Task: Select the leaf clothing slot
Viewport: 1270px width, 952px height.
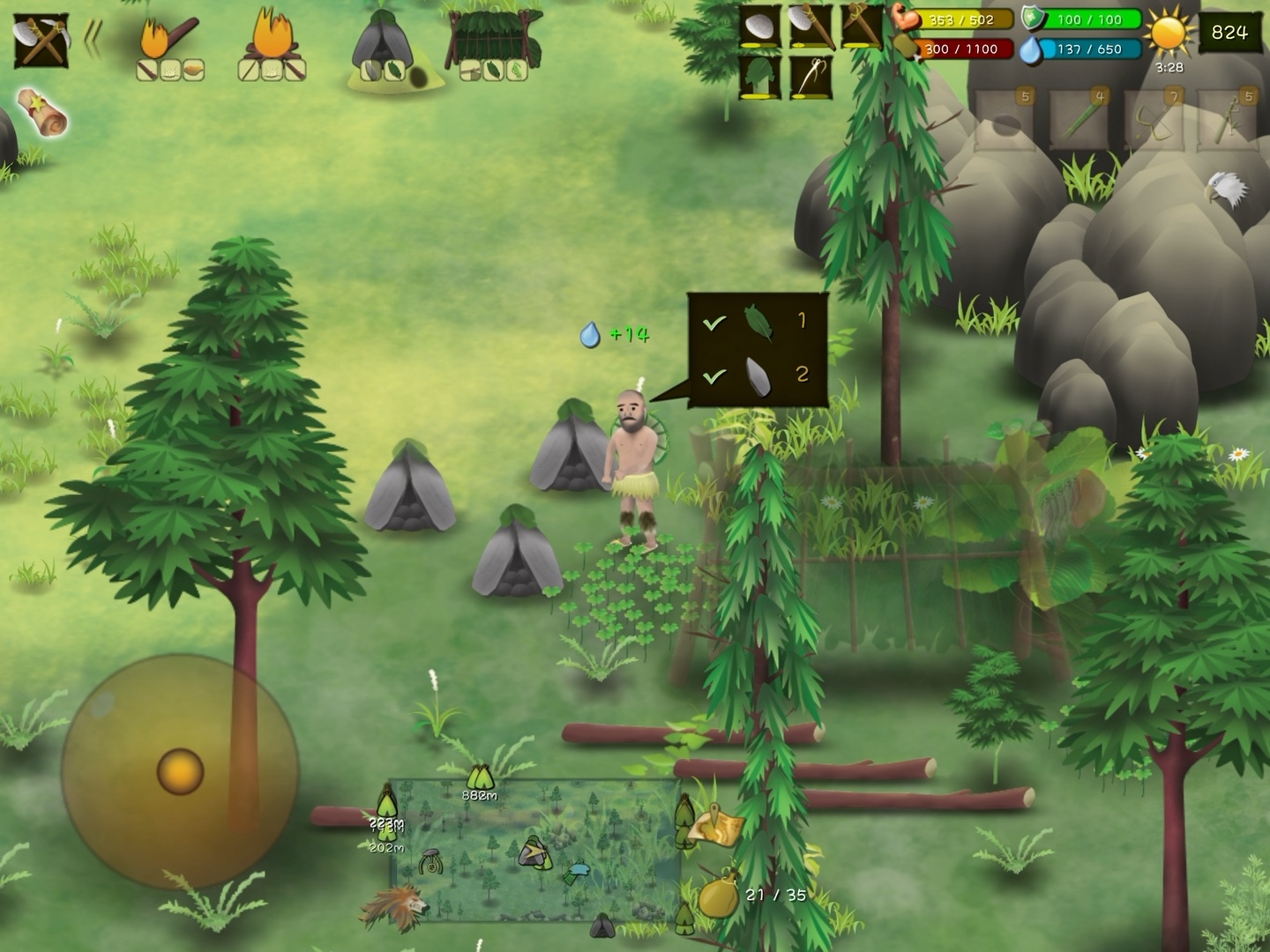Action: click(759, 78)
